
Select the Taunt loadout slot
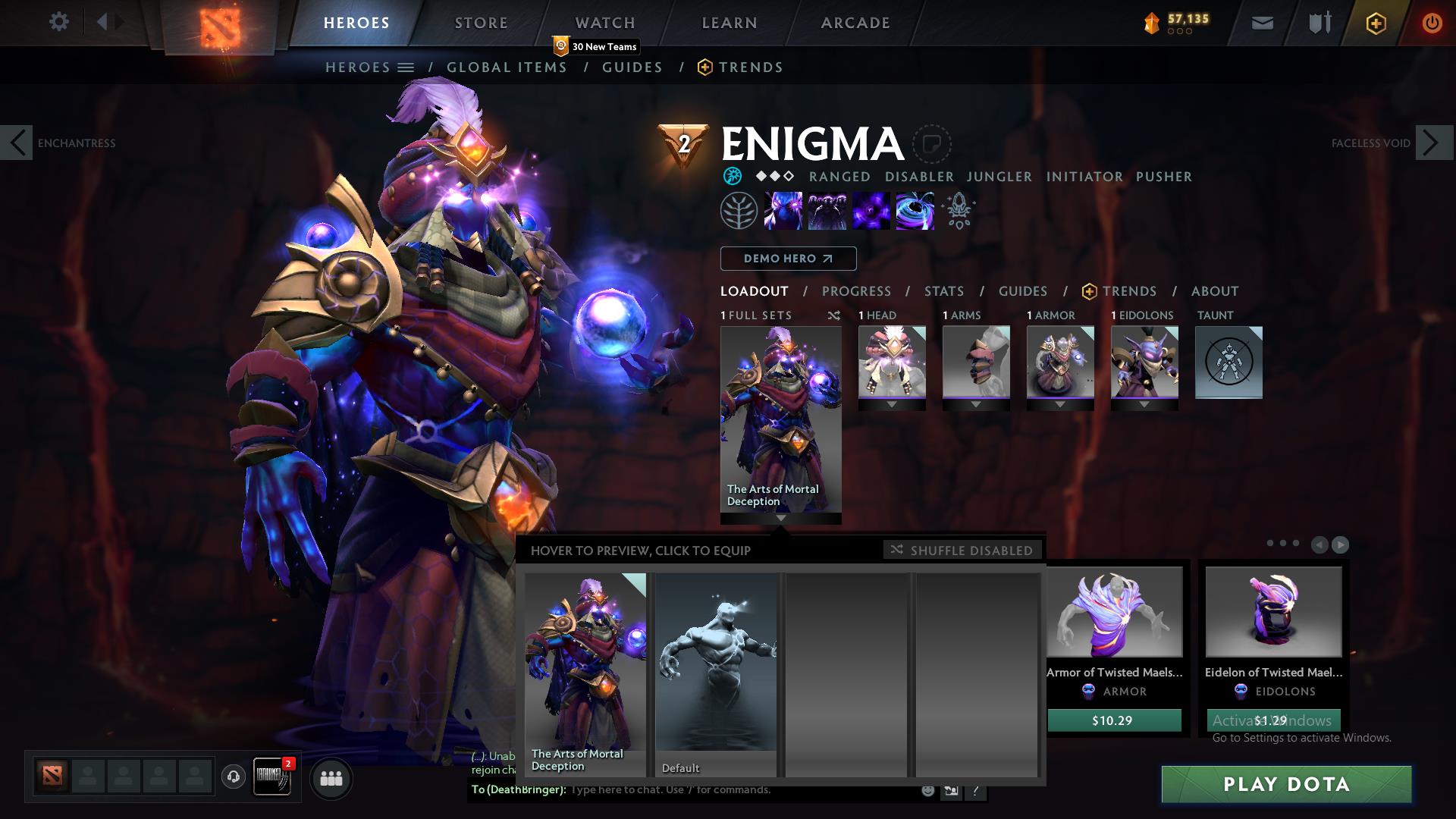[1228, 362]
